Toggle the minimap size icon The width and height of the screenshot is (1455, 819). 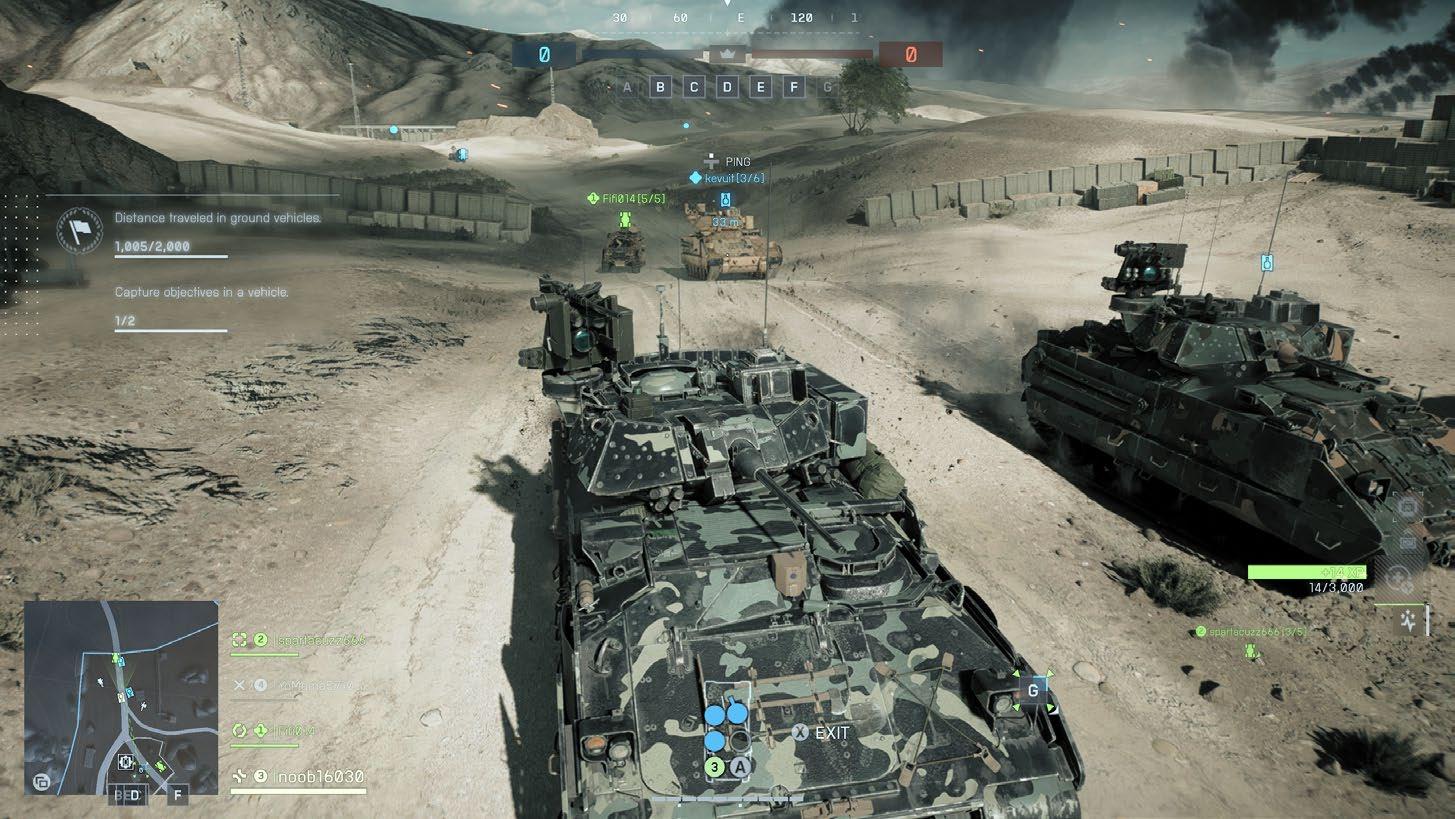click(42, 782)
